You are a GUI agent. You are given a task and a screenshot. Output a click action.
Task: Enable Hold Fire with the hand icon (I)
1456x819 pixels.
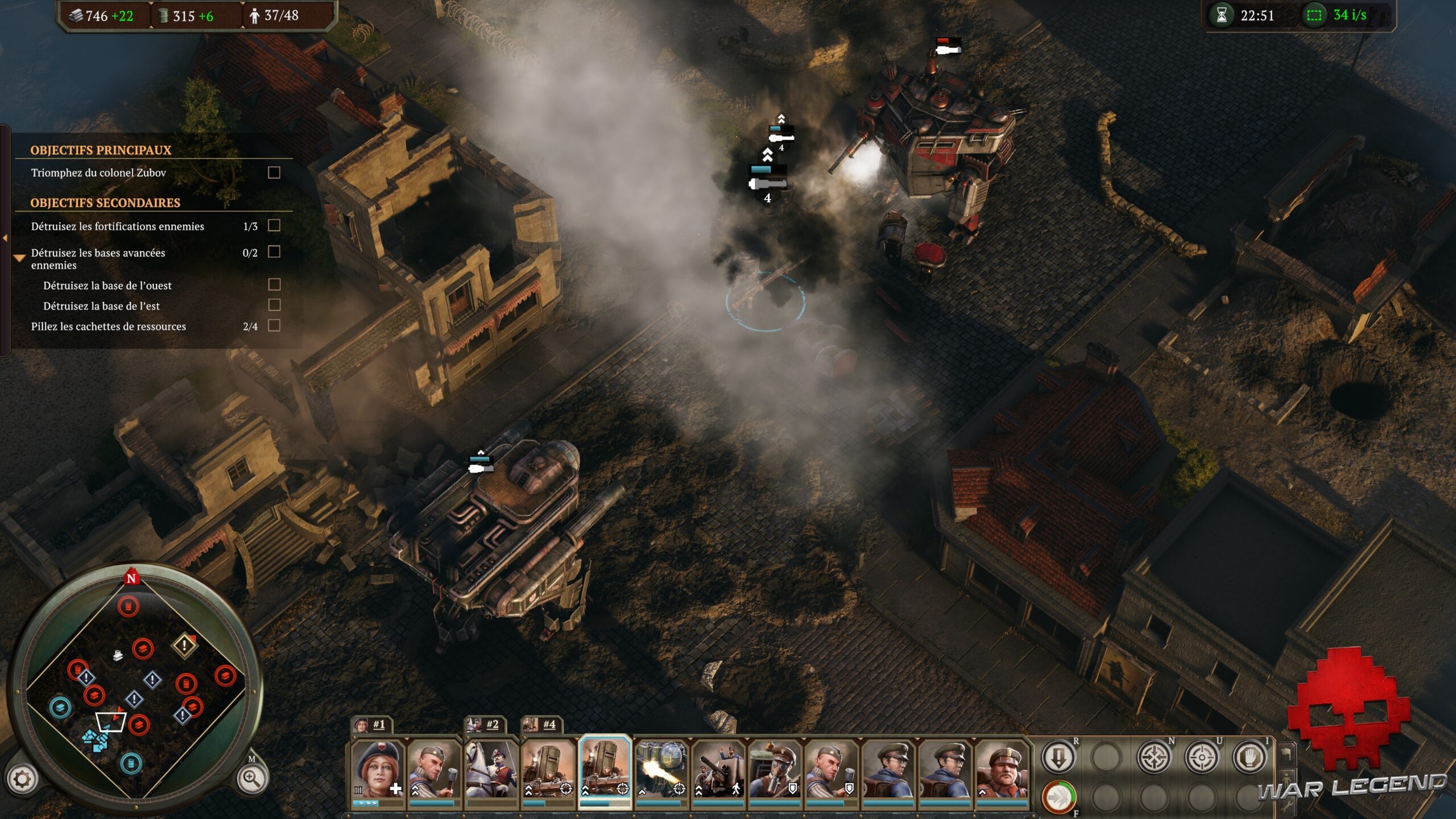pyautogui.click(x=1250, y=758)
